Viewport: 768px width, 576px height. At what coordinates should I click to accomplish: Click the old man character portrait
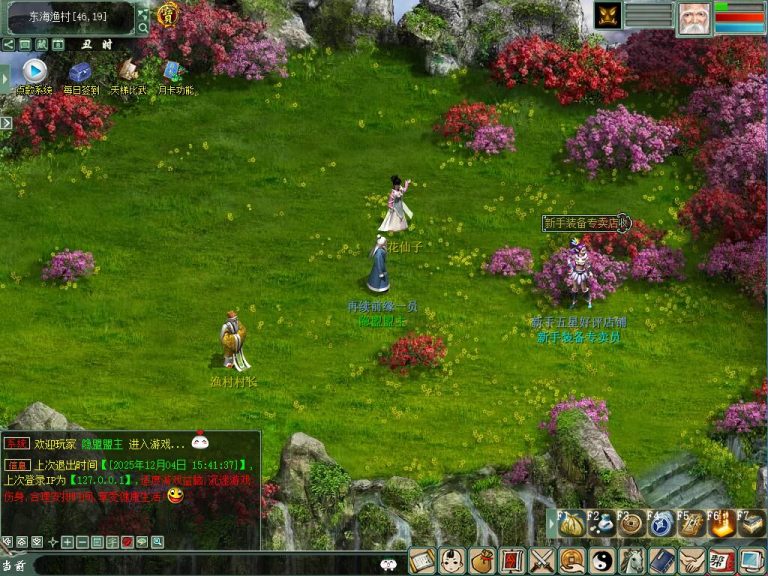[x=693, y=18]
